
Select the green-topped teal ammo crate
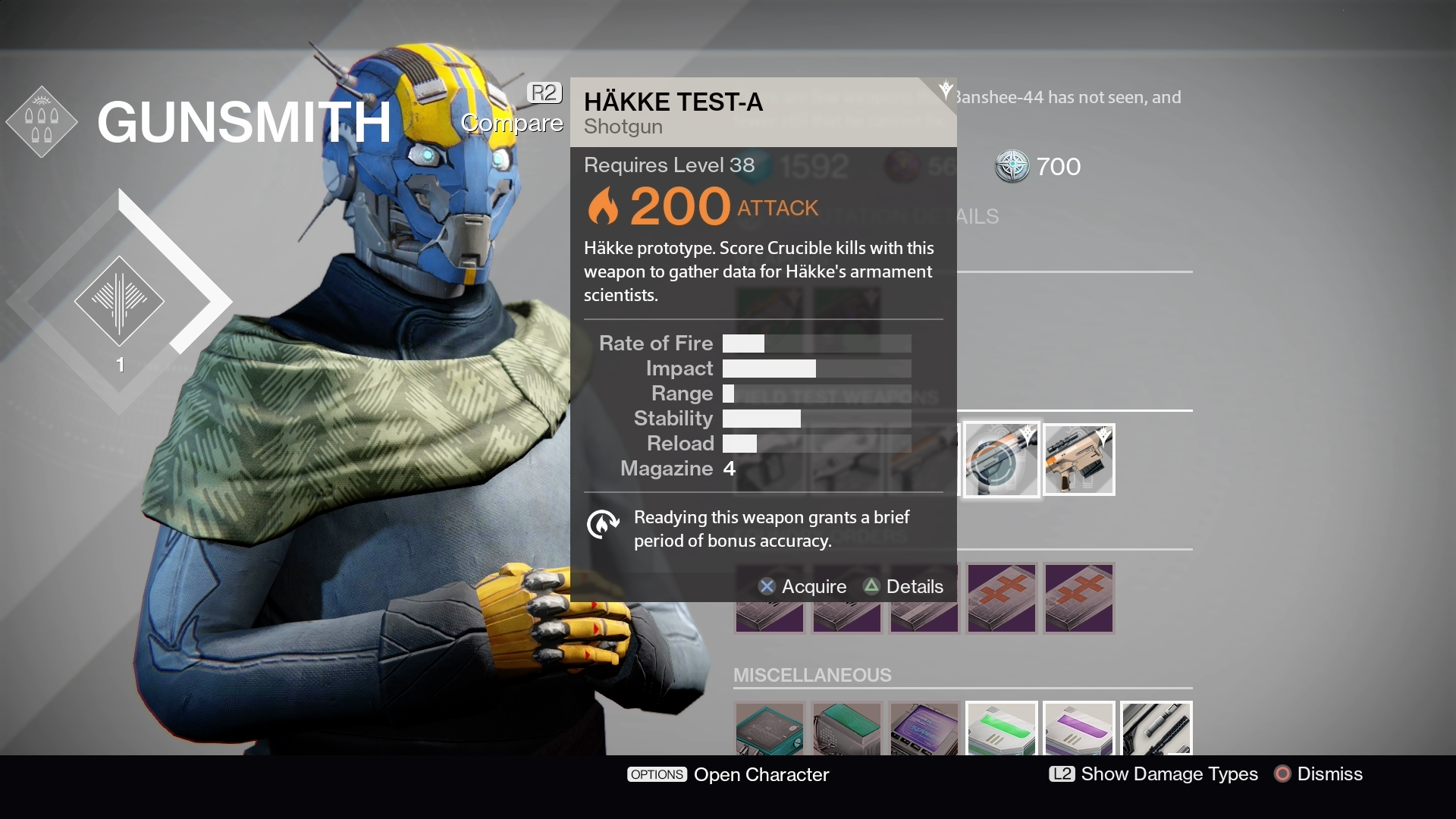point(846,729)
